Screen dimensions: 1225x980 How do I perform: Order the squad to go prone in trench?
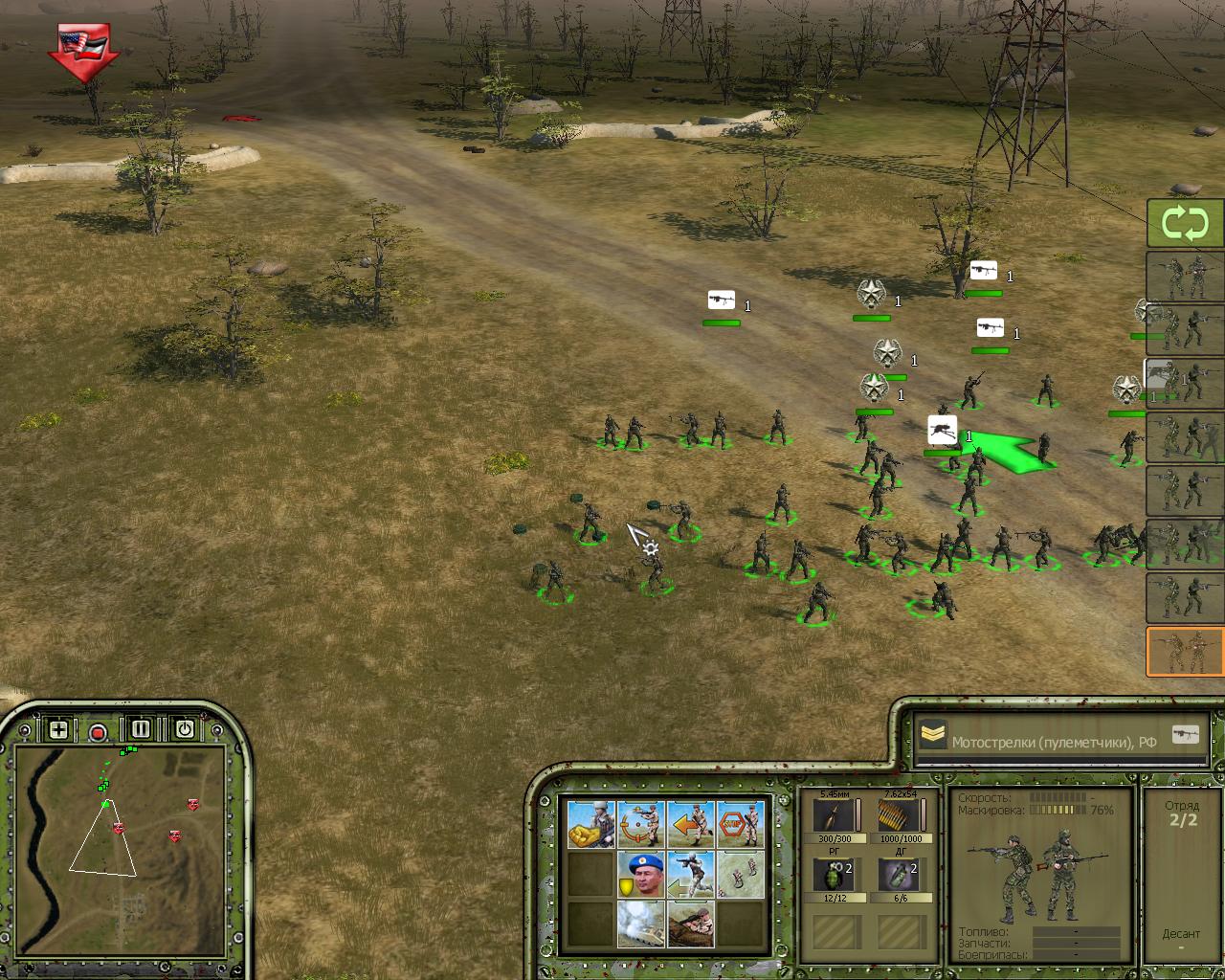tap(691, 924)
